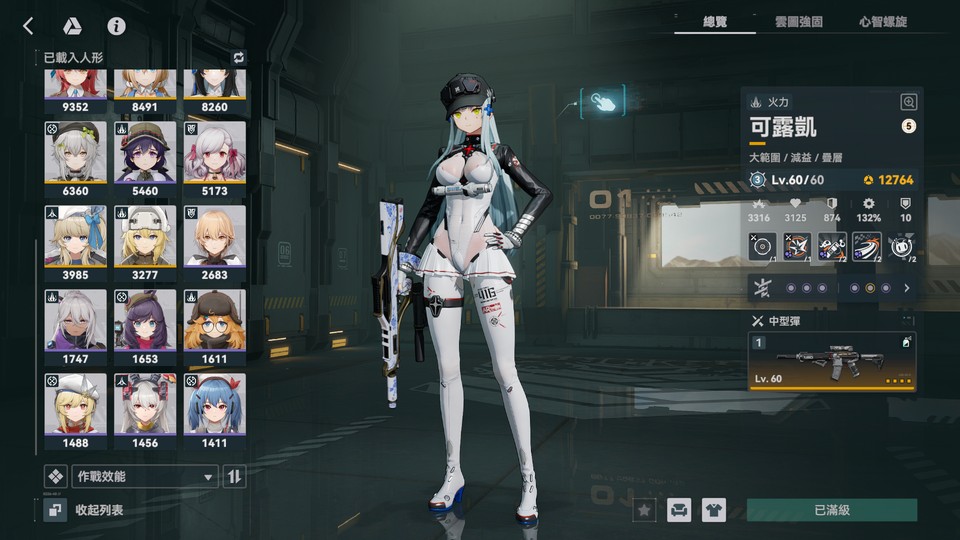The image size is (960, 540).
Task: Switch to the 心智螺旋 tab
Action: pyautogui.click(x=882, y=21)
